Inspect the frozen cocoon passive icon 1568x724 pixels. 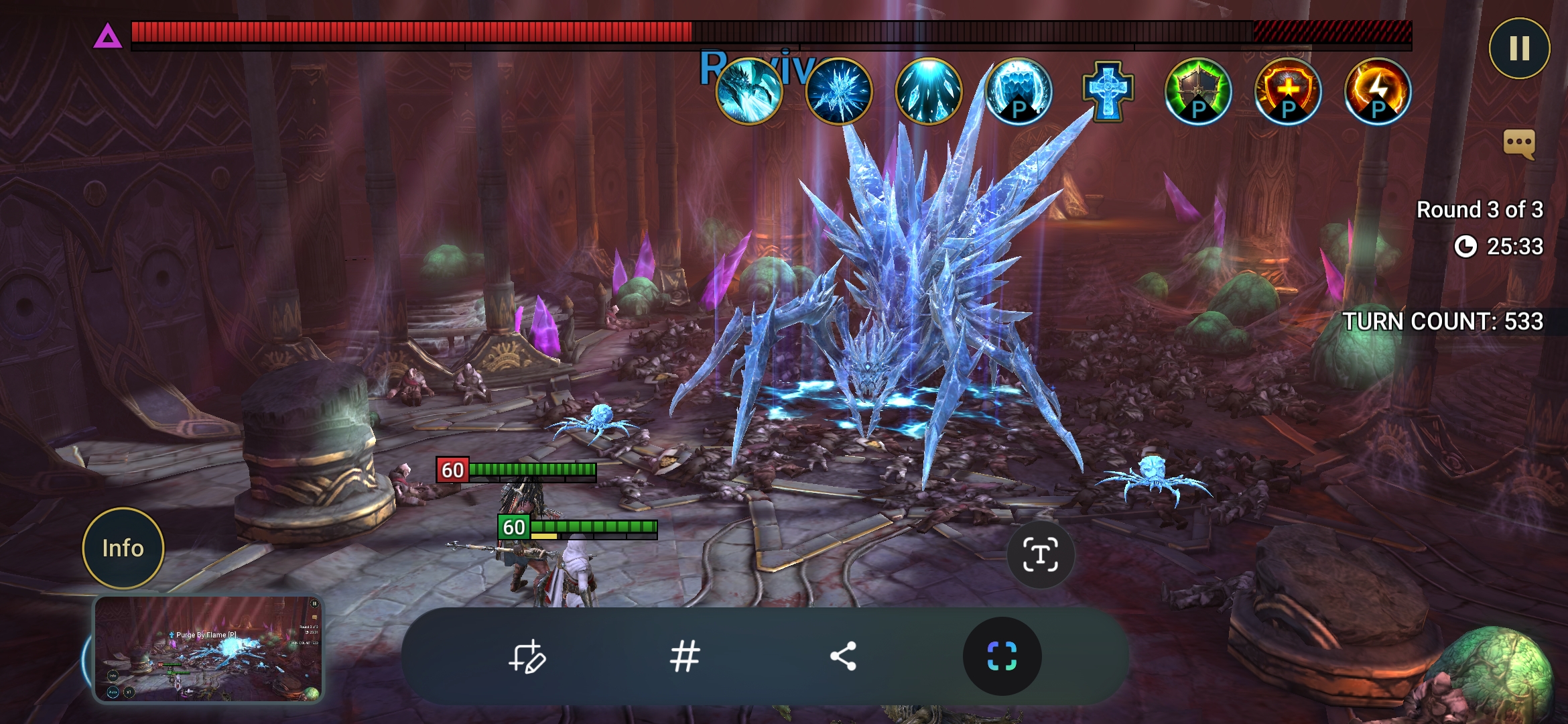click(x=1019, y=91)
